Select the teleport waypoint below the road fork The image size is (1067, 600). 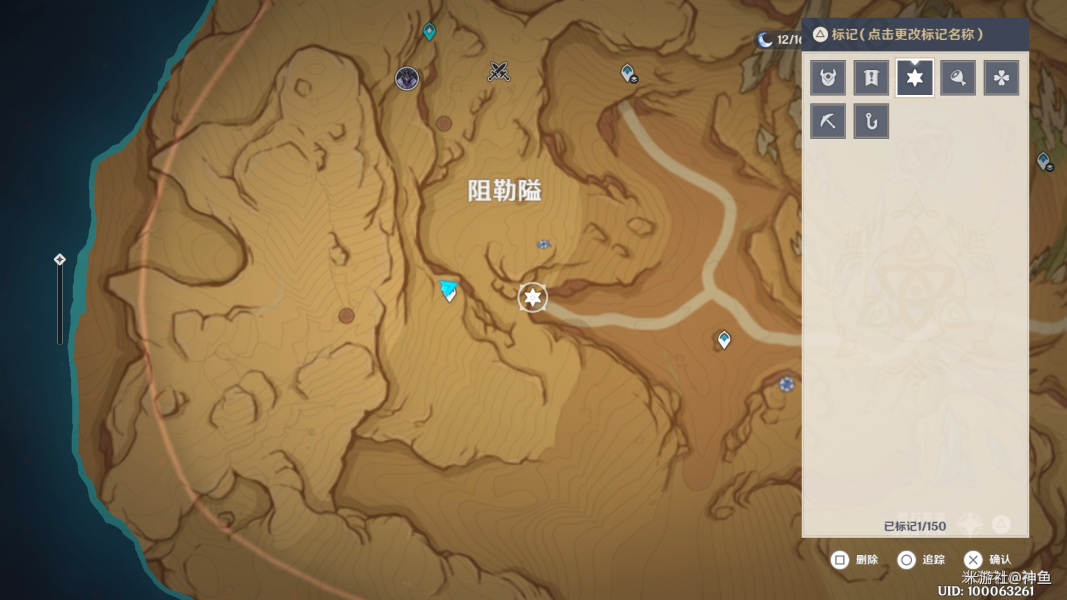[724, 340]
